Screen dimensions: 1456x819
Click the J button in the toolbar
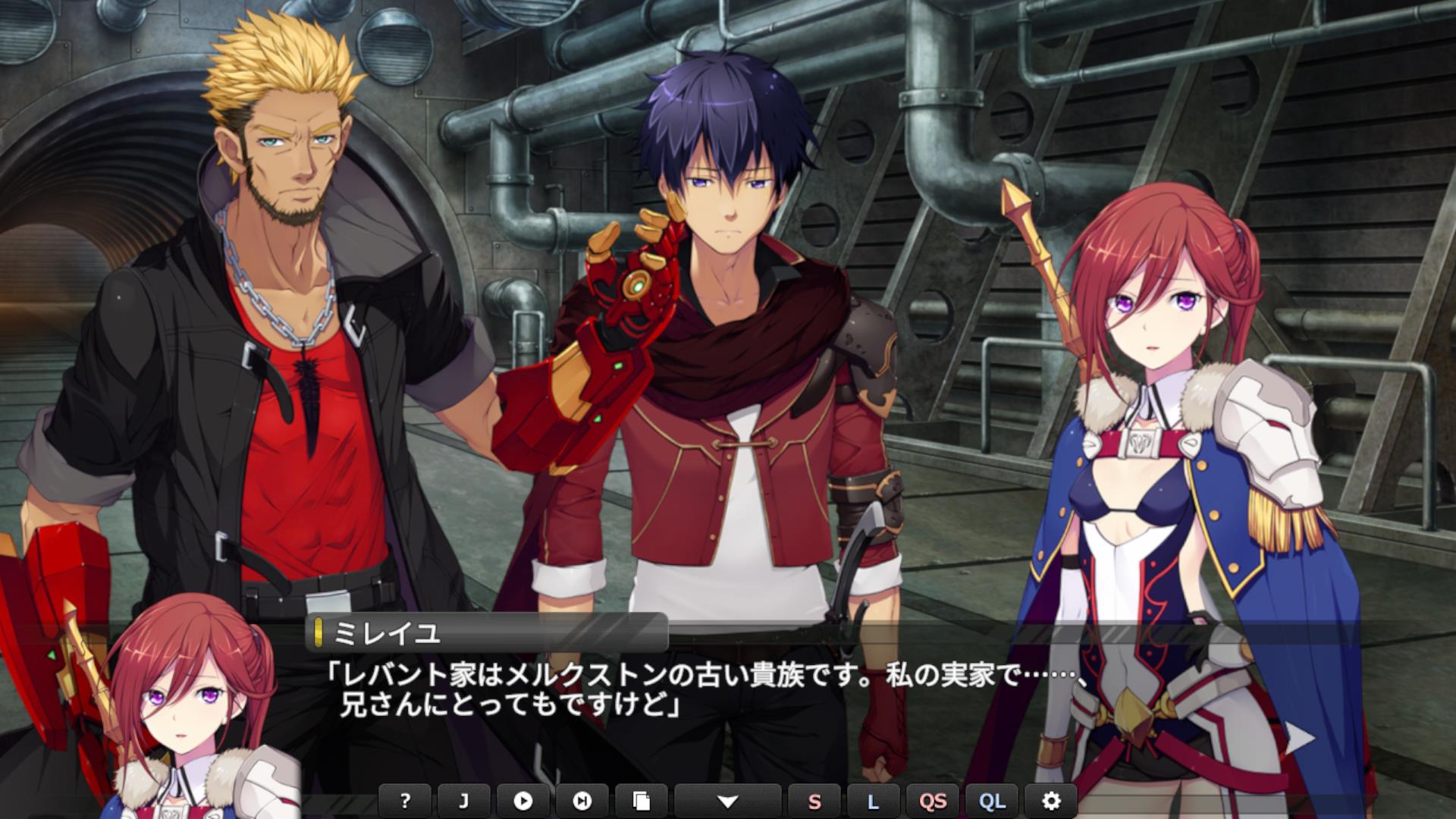(x=464, y=801)
